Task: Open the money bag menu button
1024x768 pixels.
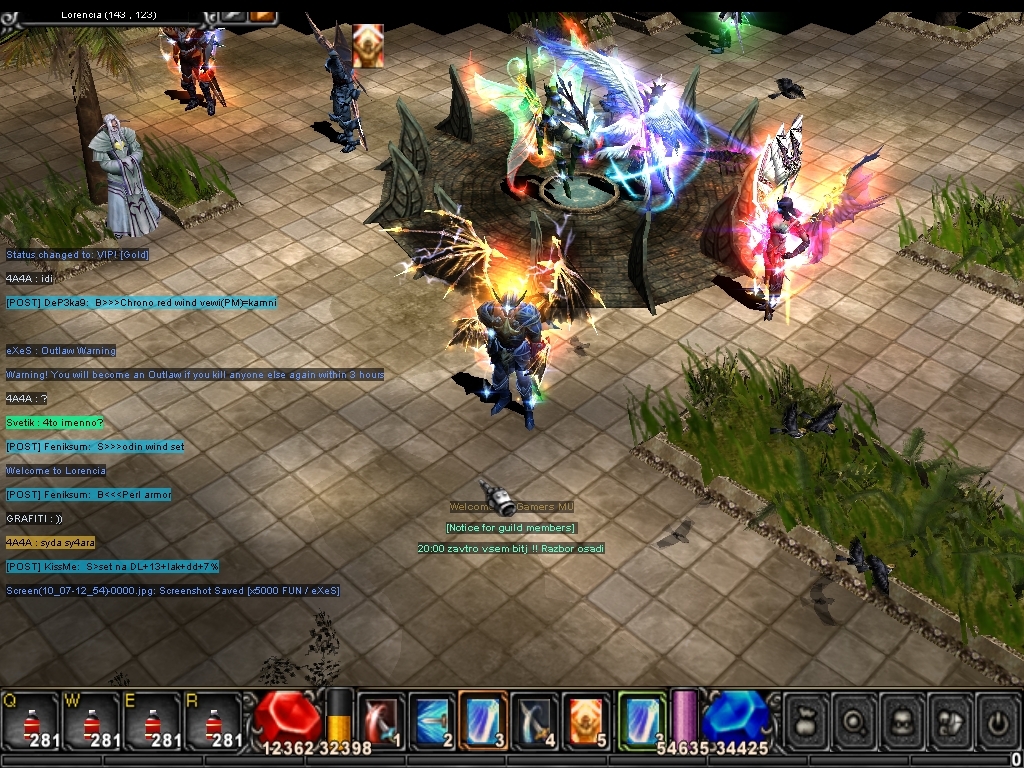Action: [x=806, y=718]
